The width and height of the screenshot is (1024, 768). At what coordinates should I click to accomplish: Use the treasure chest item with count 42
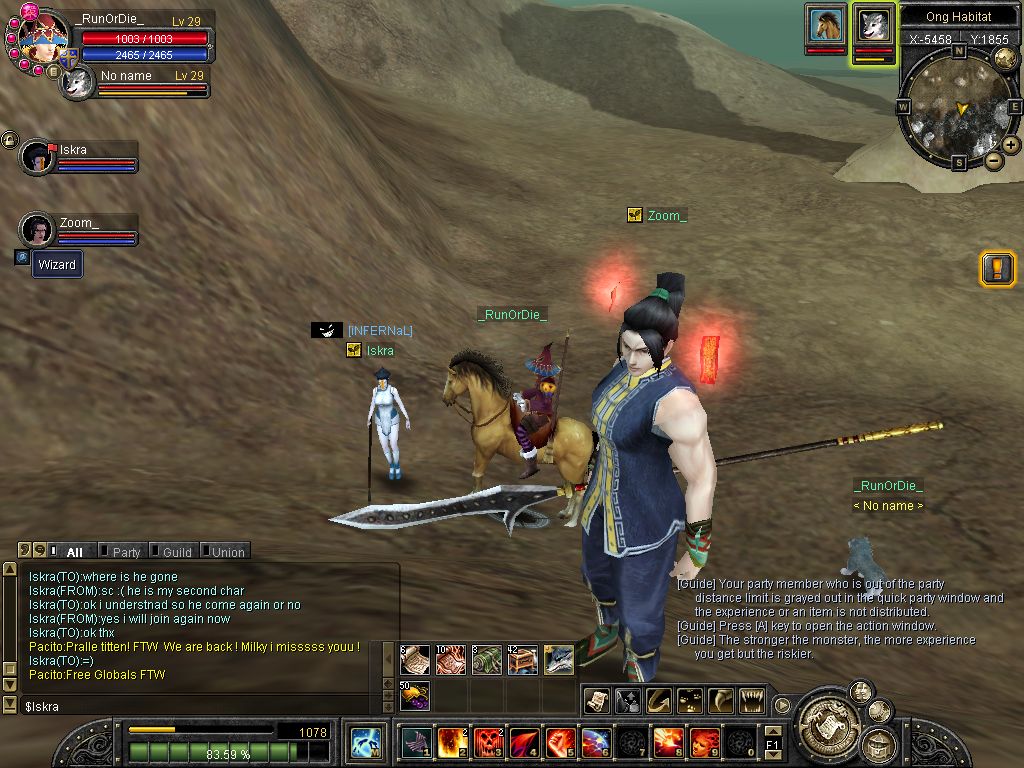(x=522, y=660)
